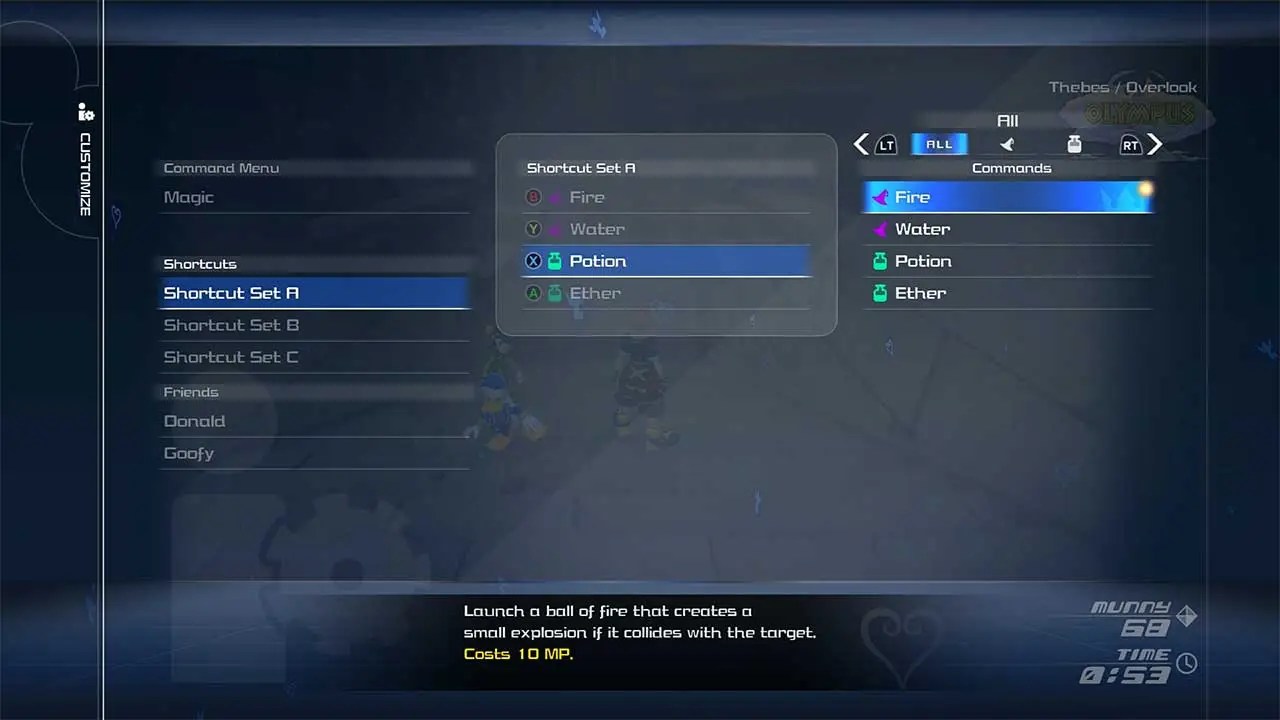Viewport: 1280px width, 720px height.
Task: Click the left chevron to change command category
Action: 861,145
